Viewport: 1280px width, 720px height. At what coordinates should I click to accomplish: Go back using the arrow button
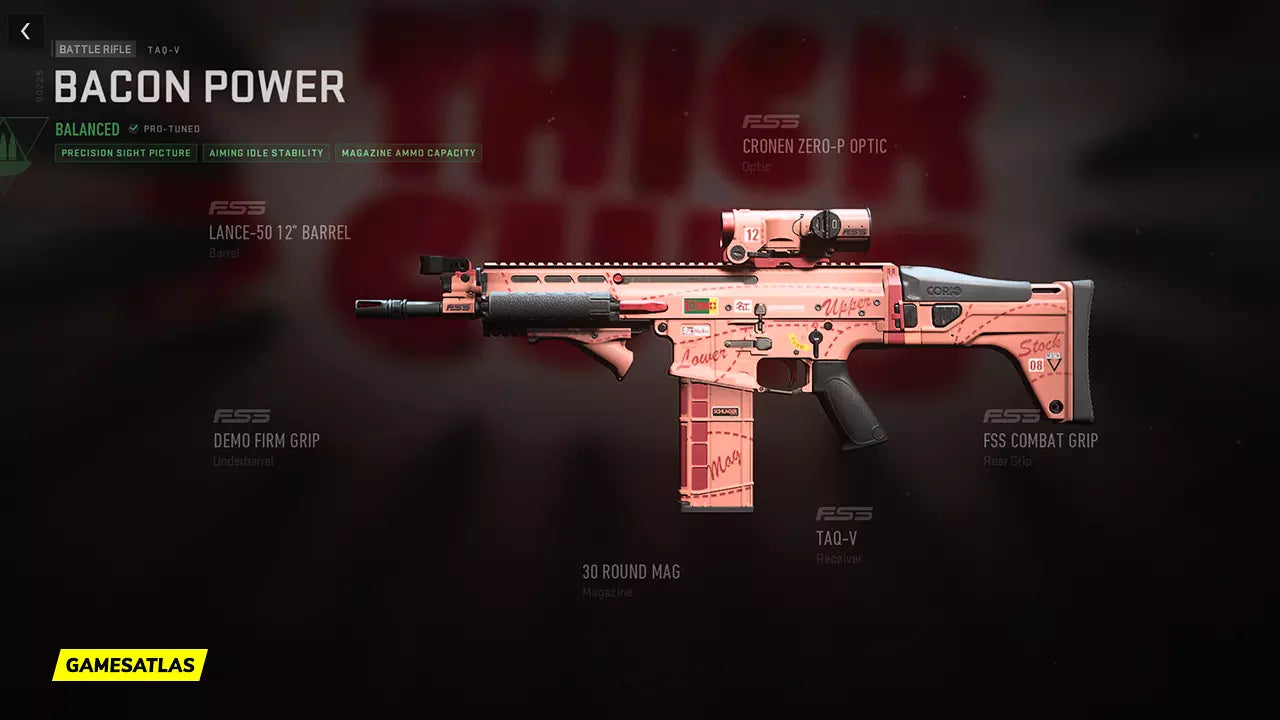pos(26,31)
